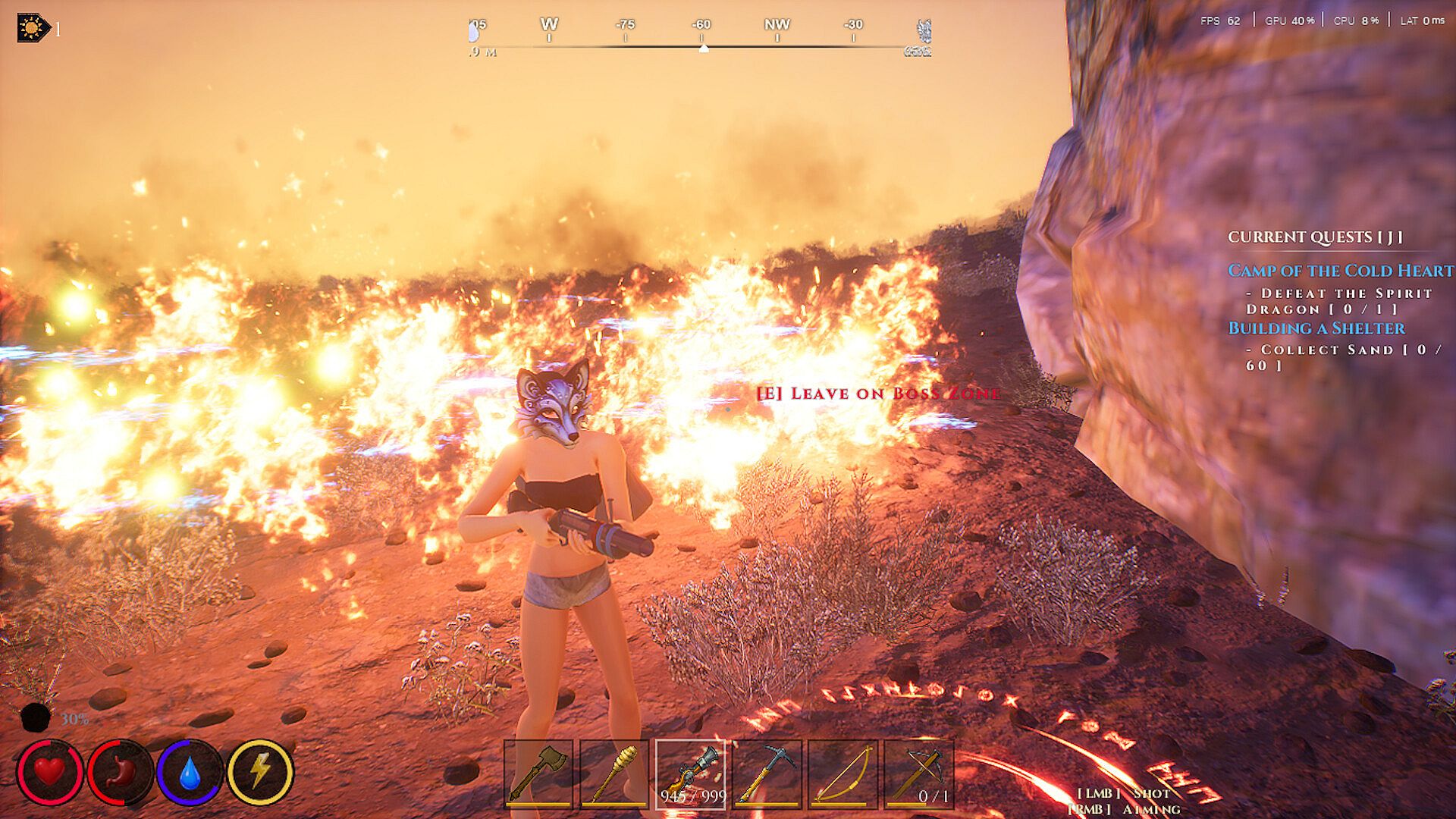Click the compass heading bar
Screen dimensions: 1456x819
coord(701,38)
